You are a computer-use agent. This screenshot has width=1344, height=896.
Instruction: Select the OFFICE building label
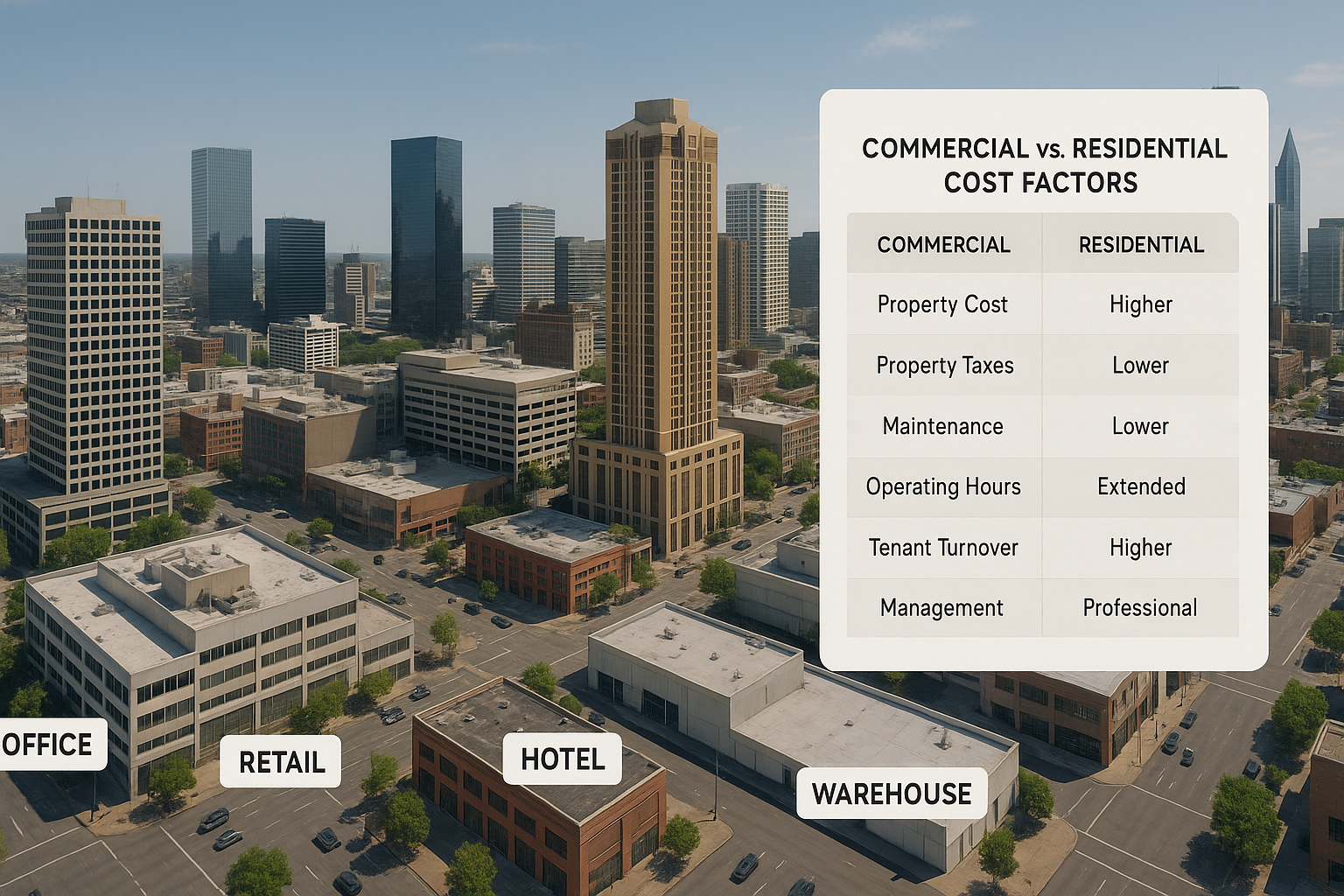tap(49, 745)
